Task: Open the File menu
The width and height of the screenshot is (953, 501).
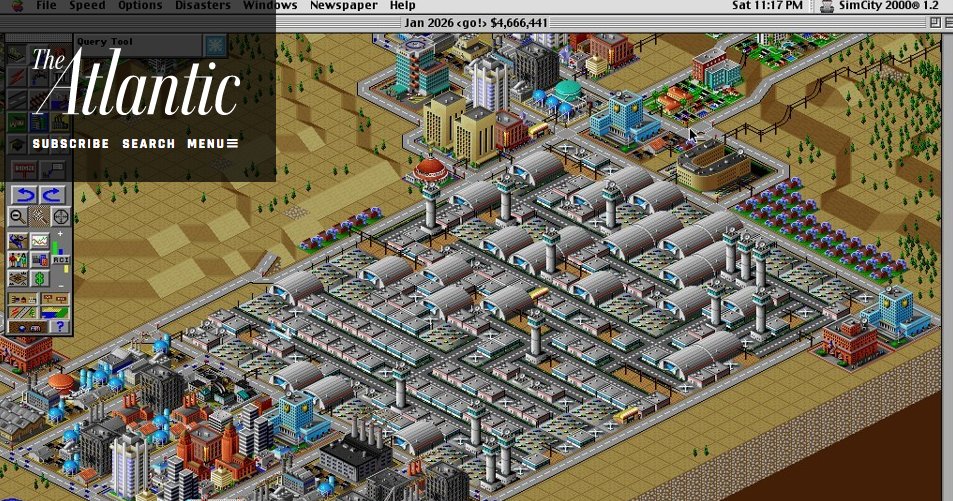Action: click(x=46, y=5)
